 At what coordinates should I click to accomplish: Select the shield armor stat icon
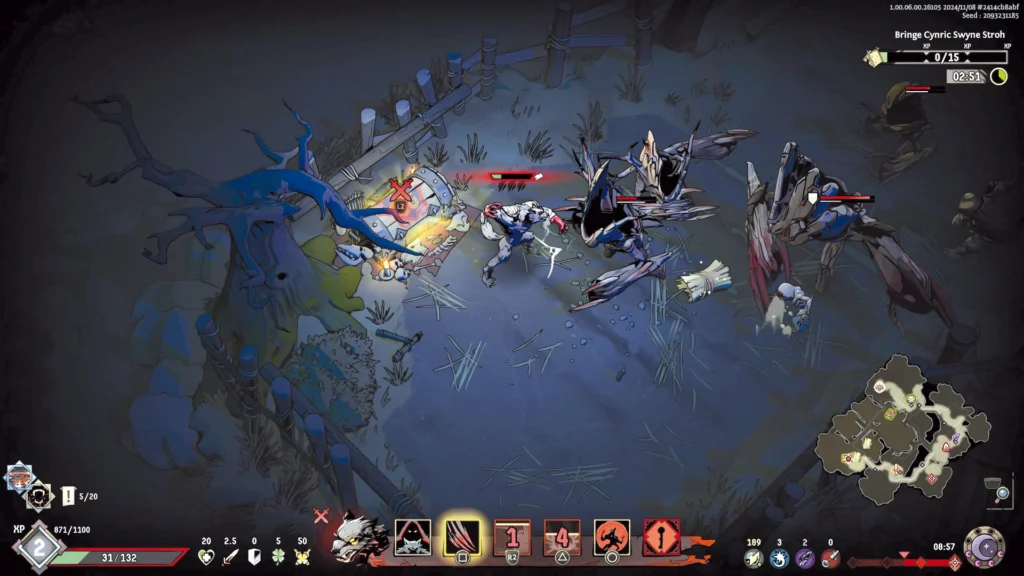coord(255,556)
